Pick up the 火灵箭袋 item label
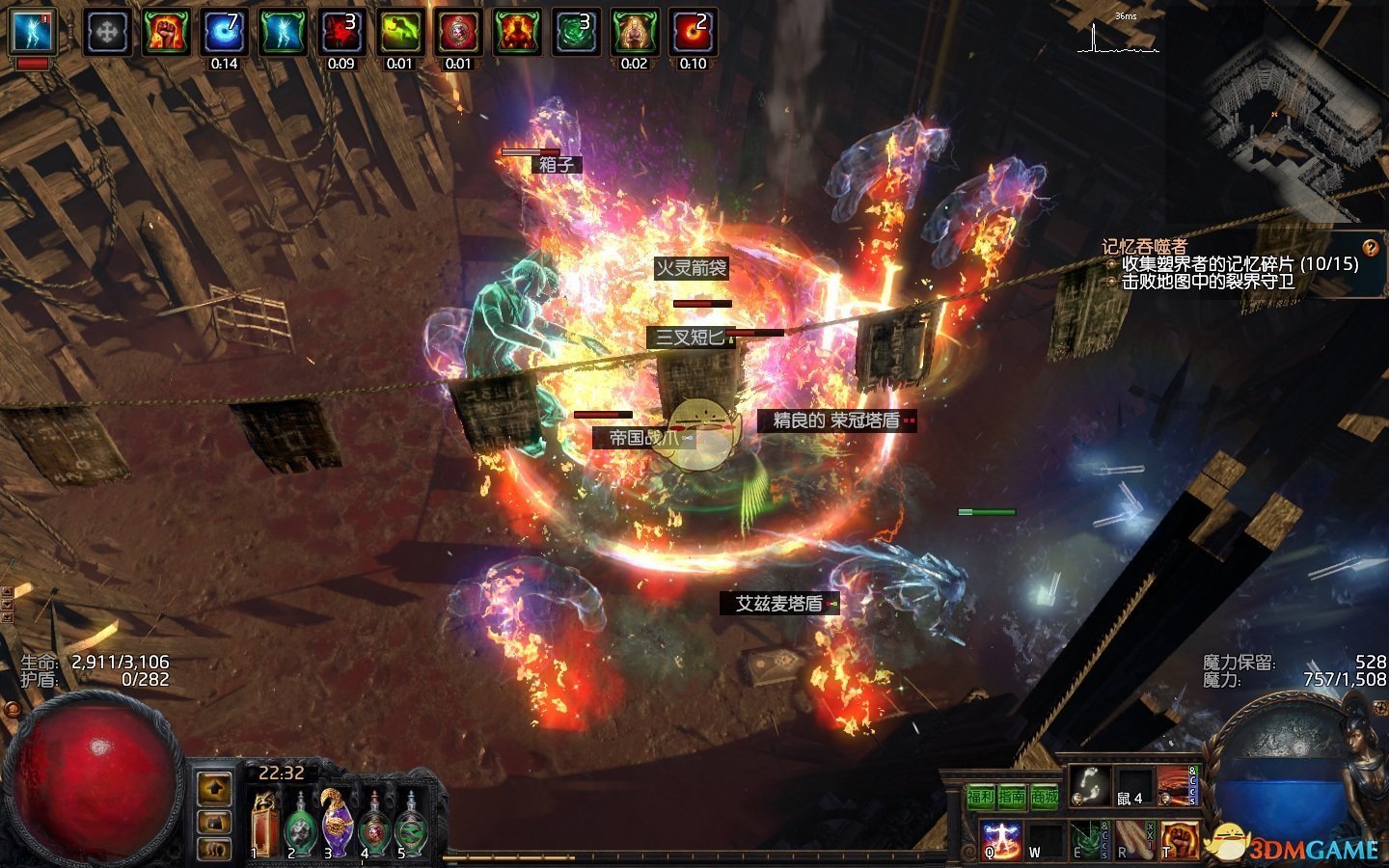 click(x=691, y=268)
